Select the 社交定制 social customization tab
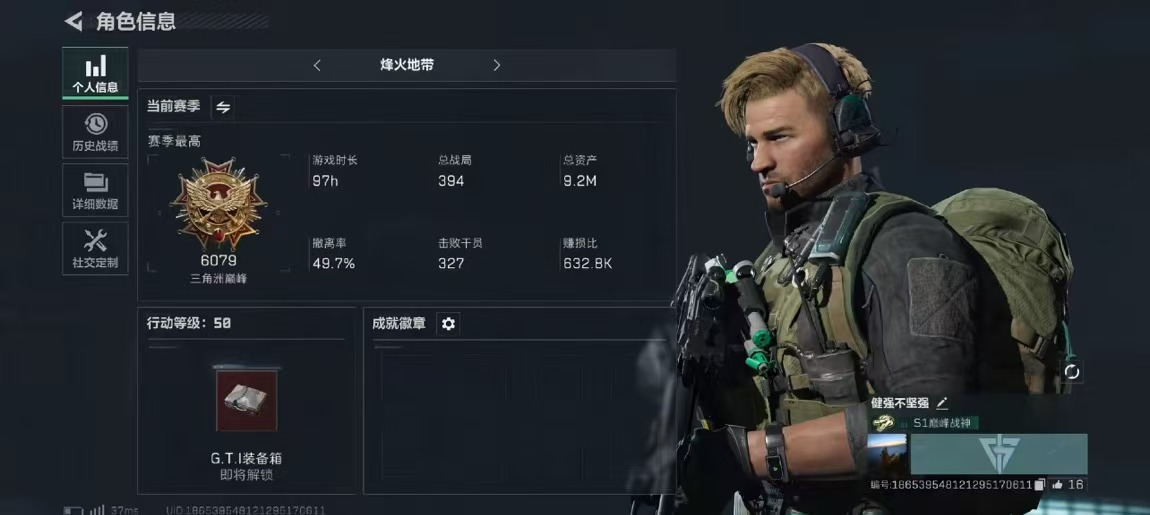 95,248
